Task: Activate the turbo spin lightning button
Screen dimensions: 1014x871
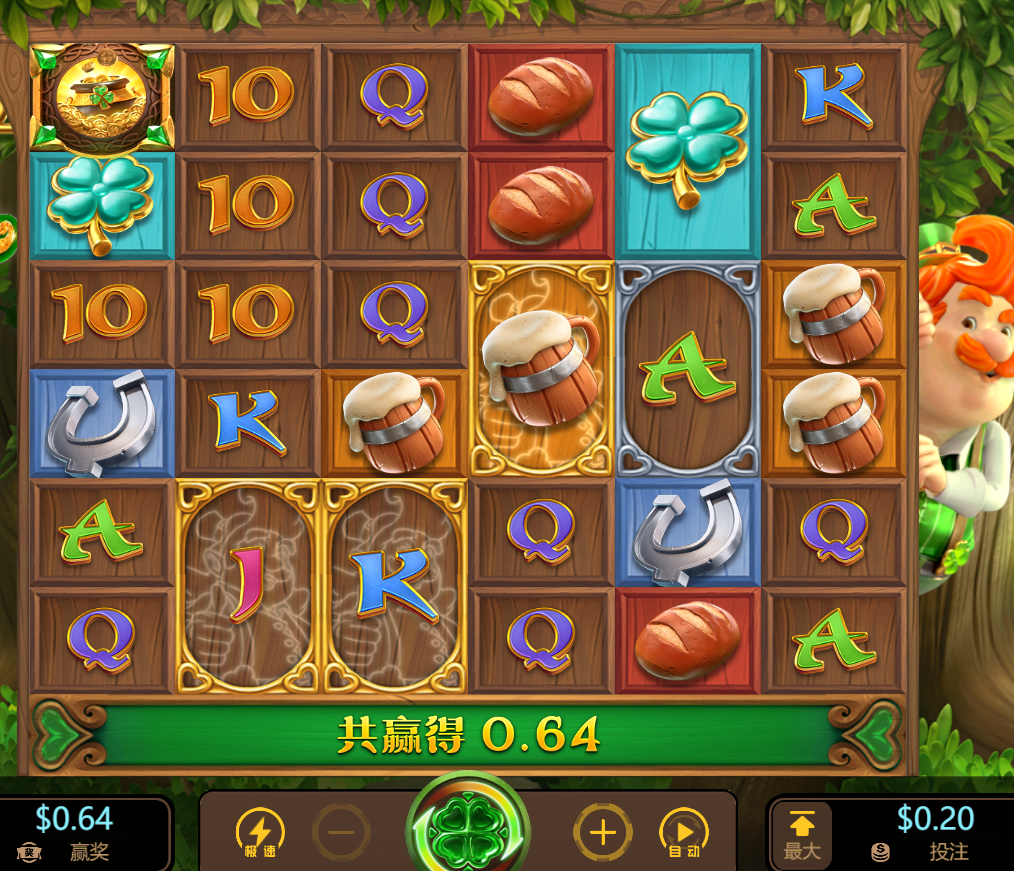Action: (259, 832)
